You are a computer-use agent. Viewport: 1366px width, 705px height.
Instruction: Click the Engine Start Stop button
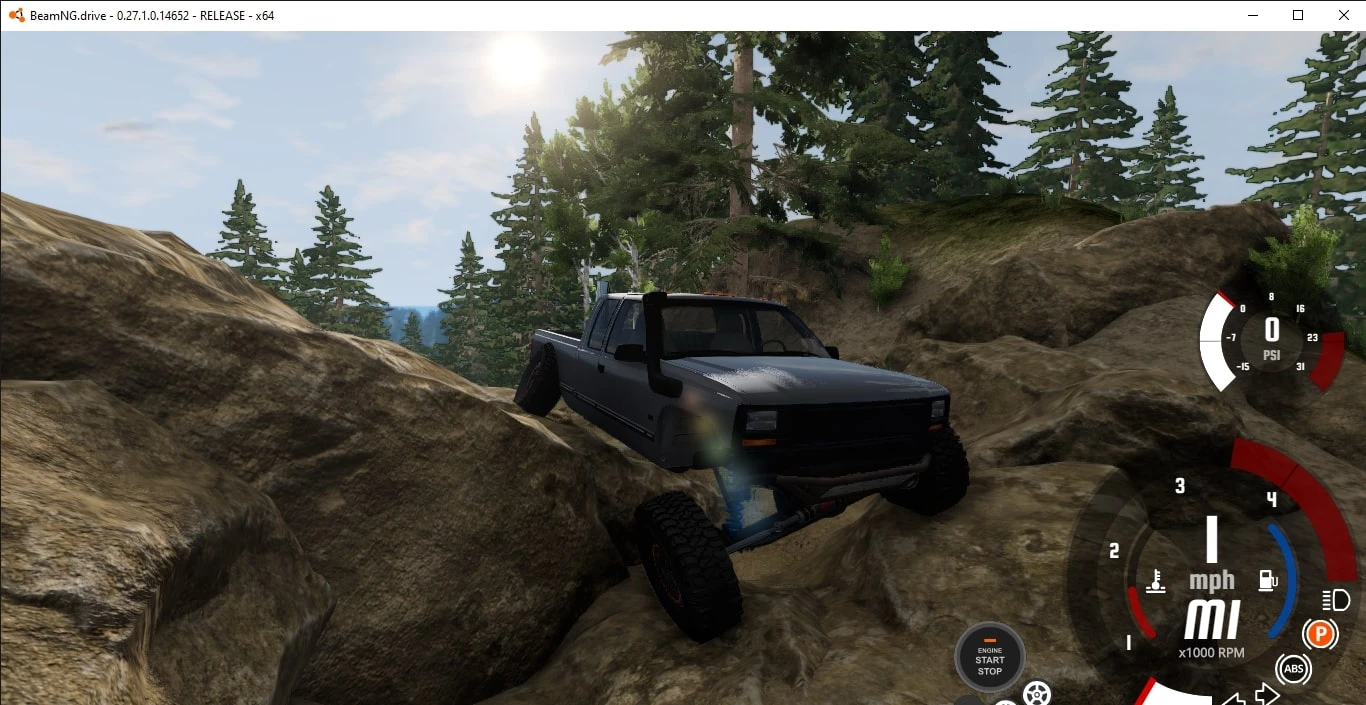pos(989,657)
